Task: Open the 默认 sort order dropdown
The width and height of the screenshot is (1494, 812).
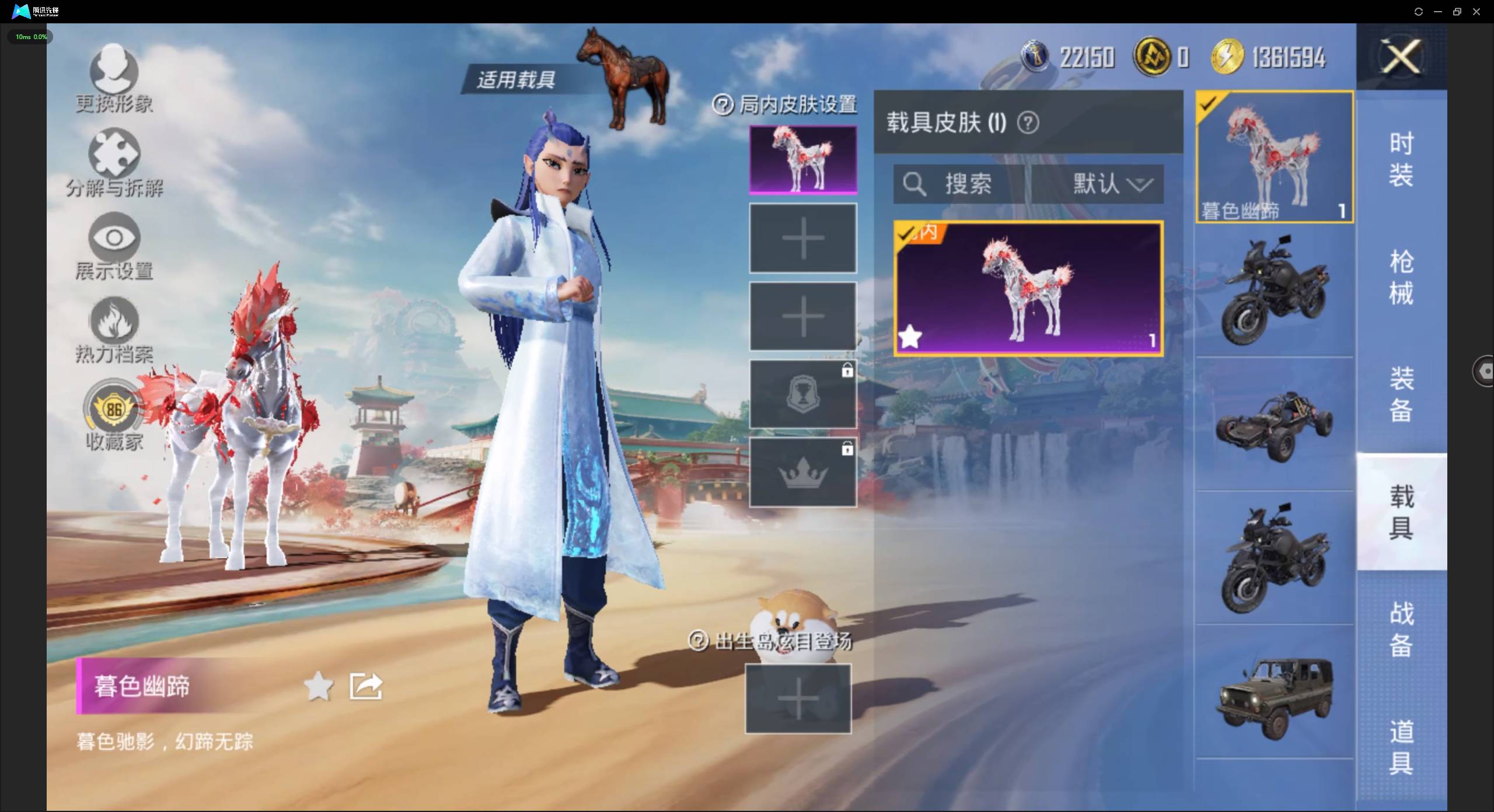Action: (x=1110, y=184)
